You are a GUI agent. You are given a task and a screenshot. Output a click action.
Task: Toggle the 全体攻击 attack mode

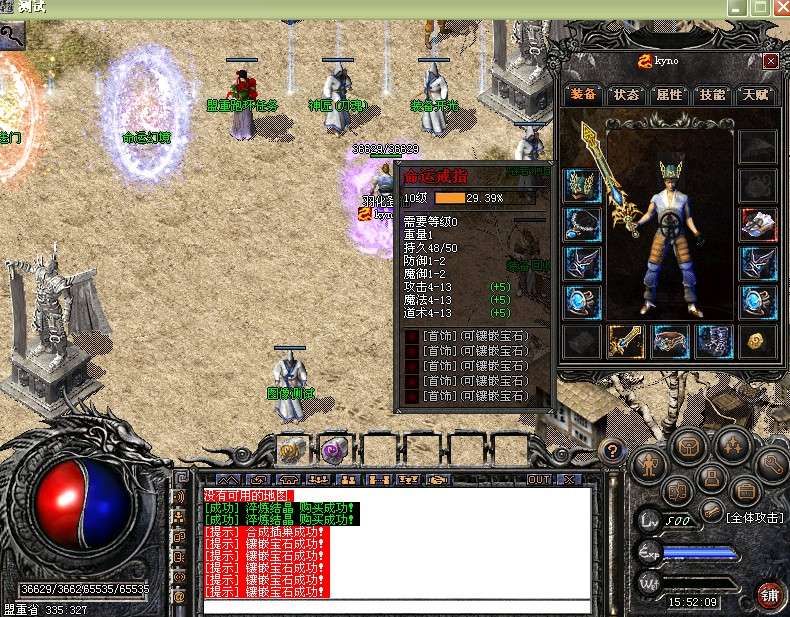(754, 517)
